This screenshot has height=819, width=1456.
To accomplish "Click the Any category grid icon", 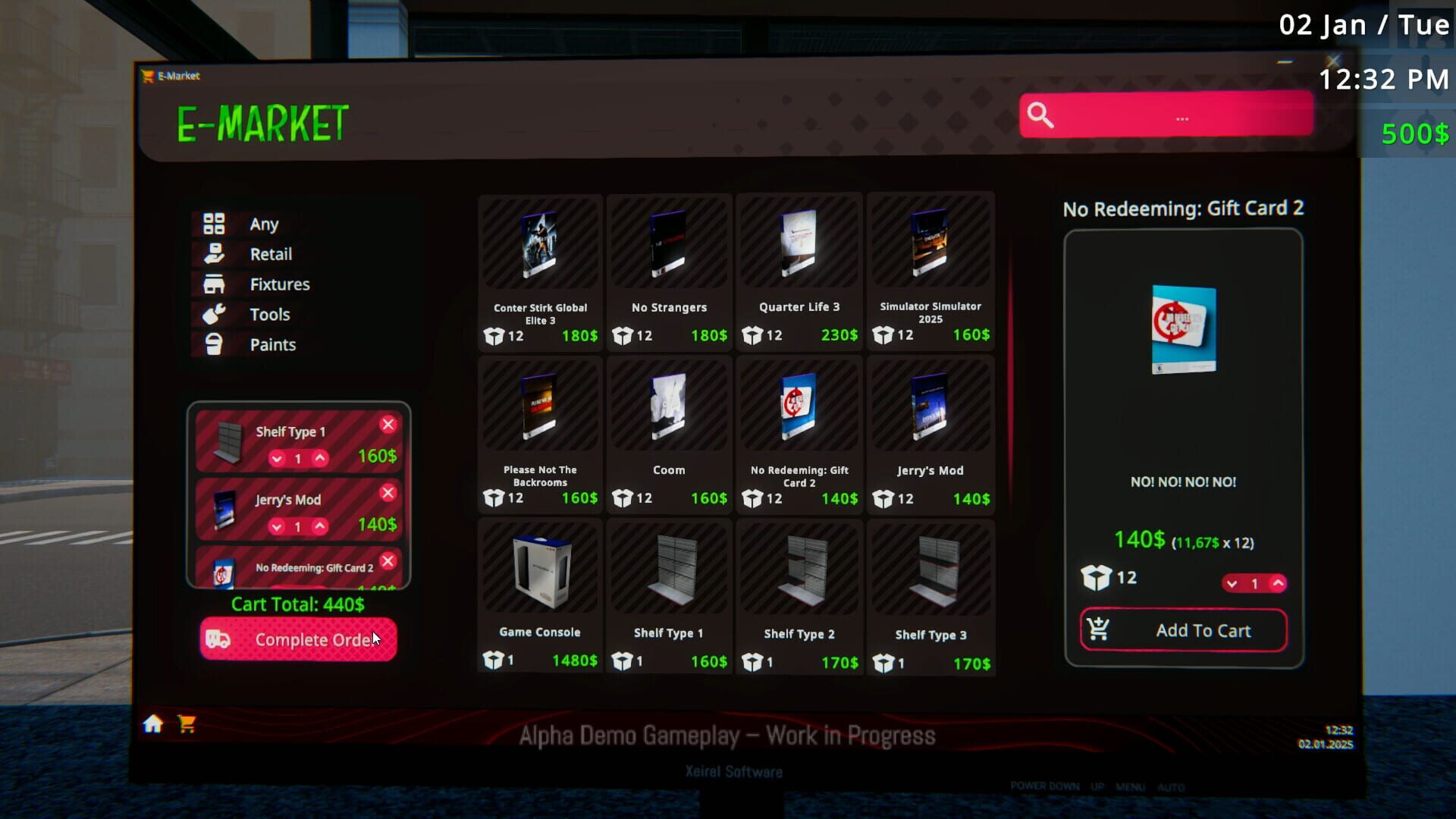I will click(x=215, y=224).
